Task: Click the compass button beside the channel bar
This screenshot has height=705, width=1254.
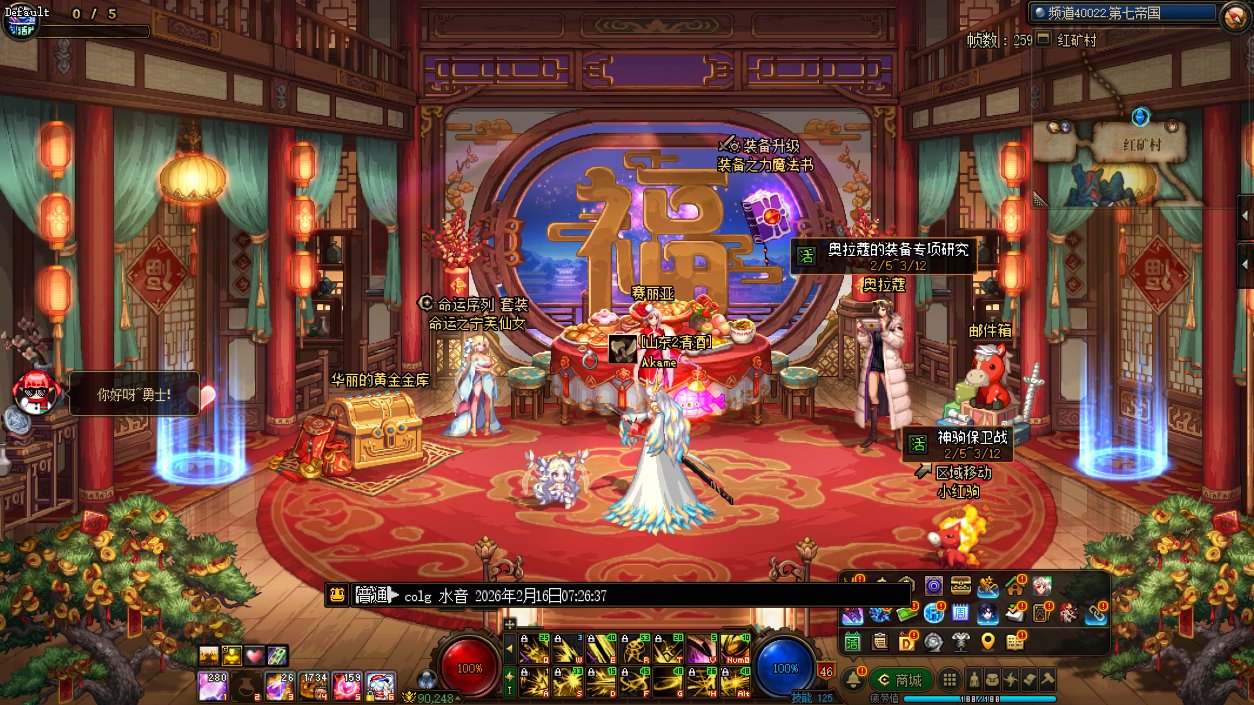Action: (1234, 16)
